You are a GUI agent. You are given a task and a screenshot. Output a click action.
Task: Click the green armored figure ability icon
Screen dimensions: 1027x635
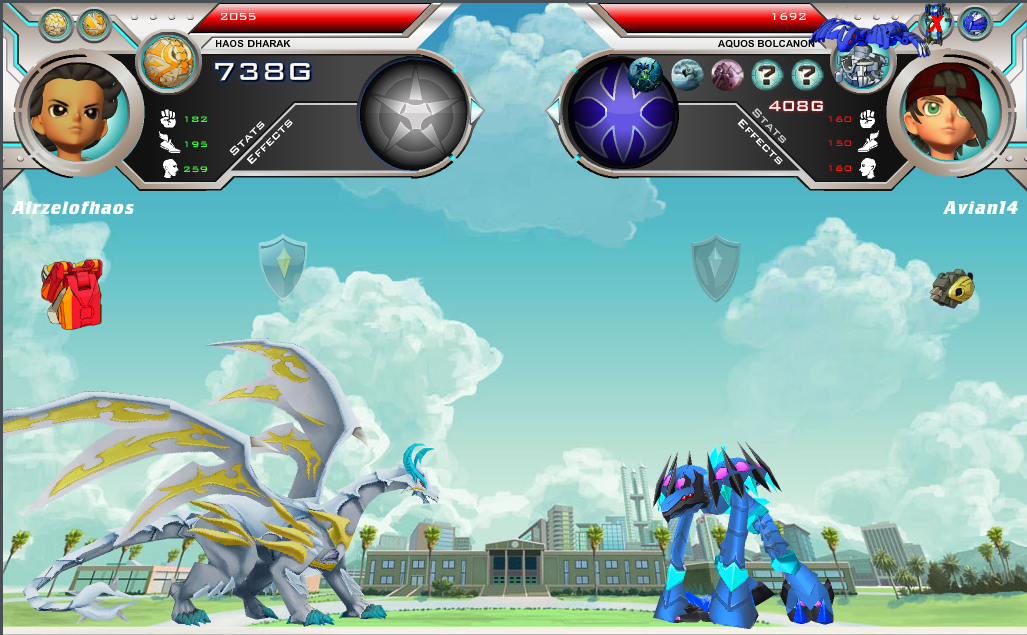pyautogui.click(x=646, y=73)
